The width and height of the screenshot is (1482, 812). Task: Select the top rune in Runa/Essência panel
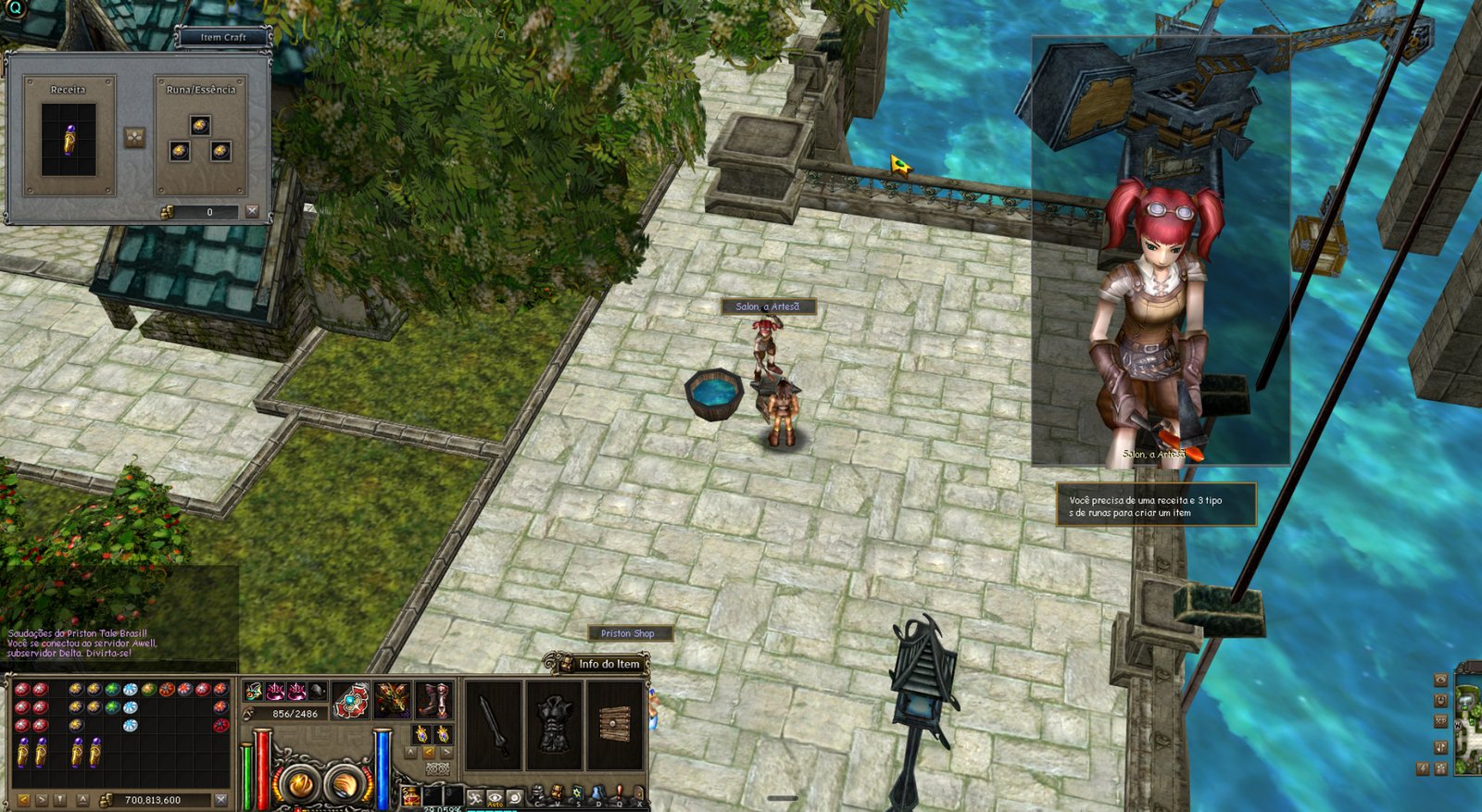tap(200, 125)
